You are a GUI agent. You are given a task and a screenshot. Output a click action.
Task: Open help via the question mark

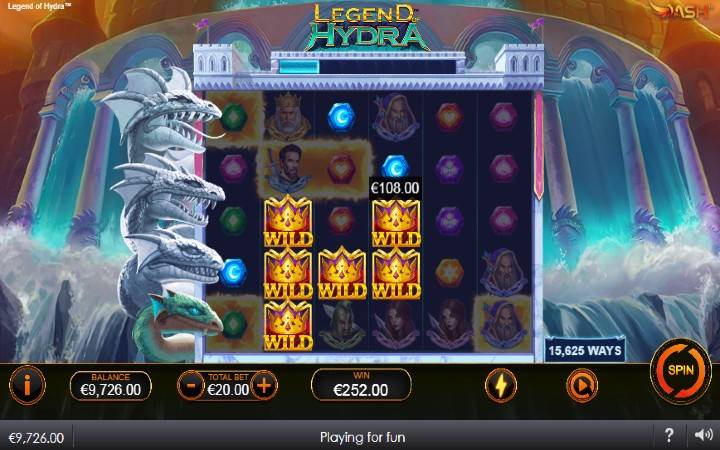tap(670, 437)
